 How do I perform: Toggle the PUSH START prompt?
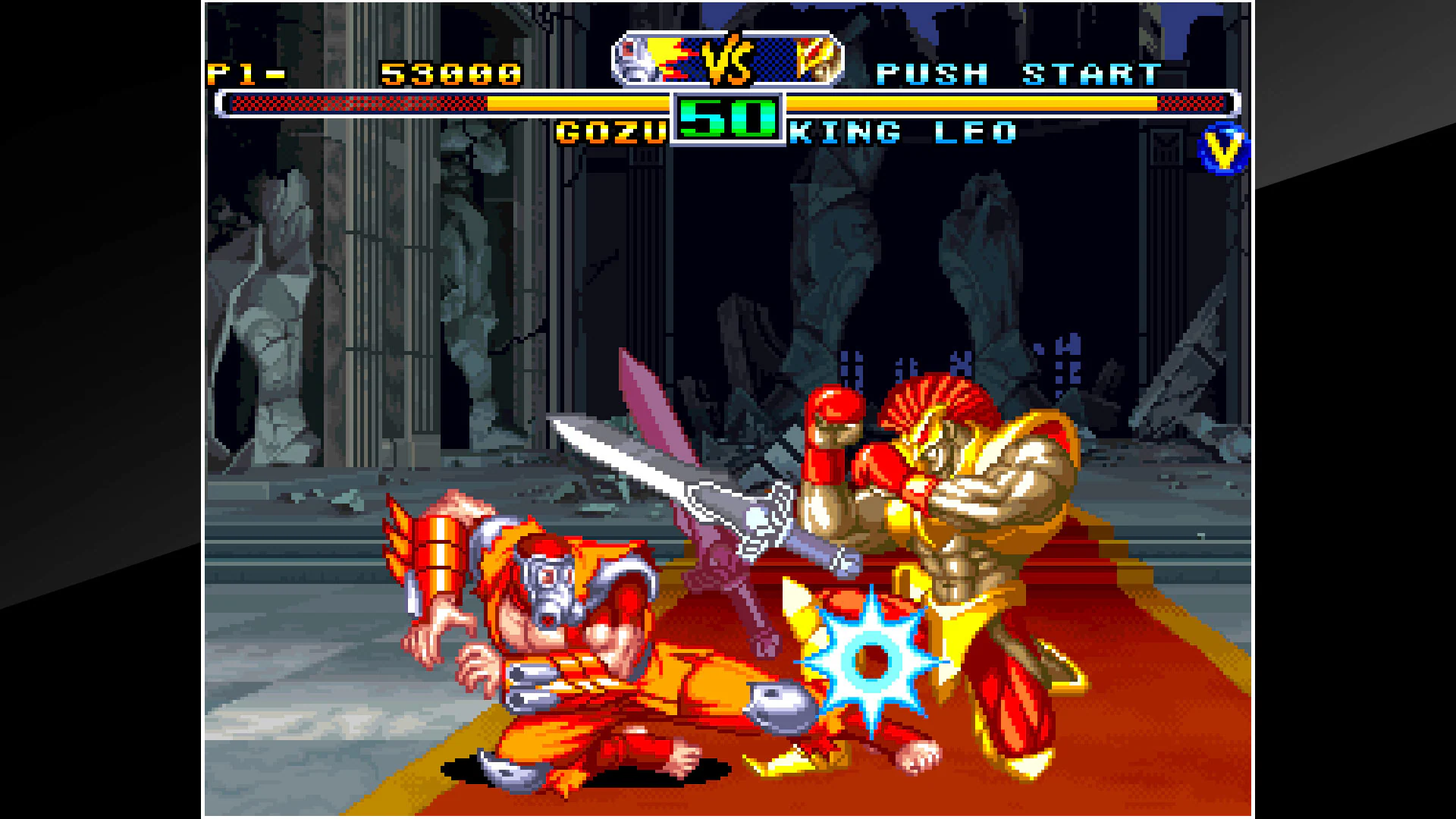tap(1016, 72)
